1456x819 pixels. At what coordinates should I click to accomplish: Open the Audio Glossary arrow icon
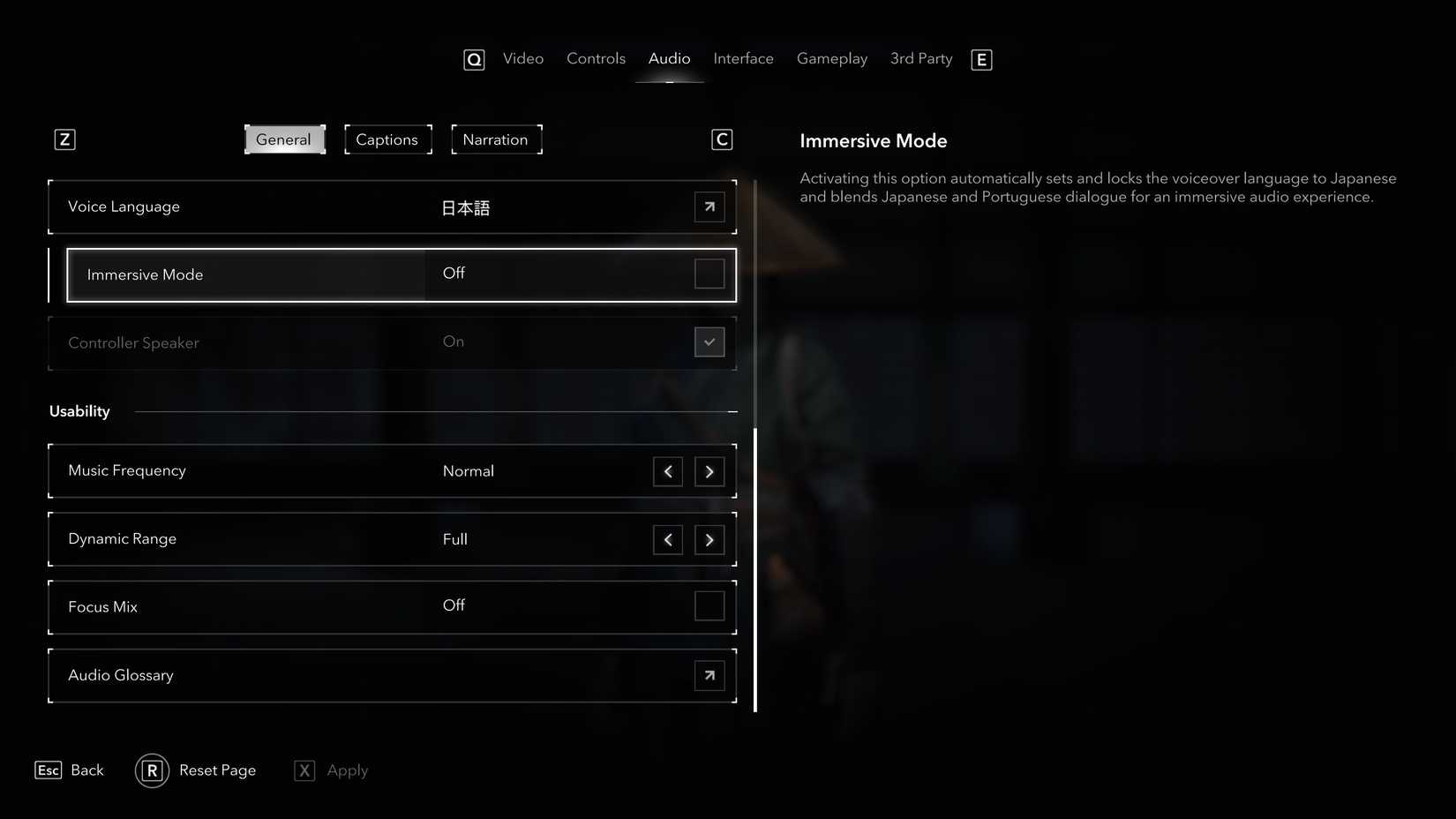click(709, 674)
